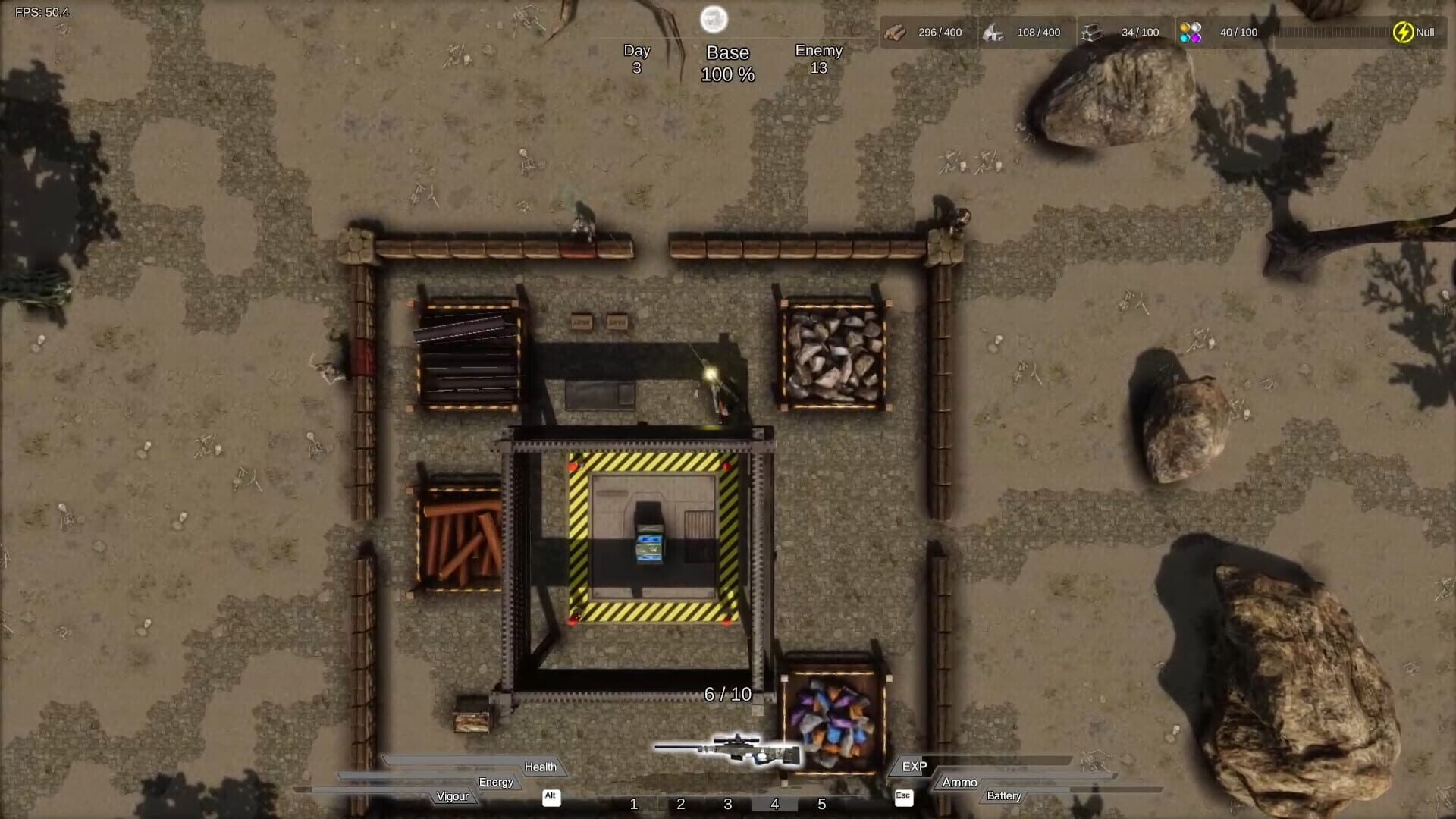This screenshot has height=819, width=1456.
Task: Toggle hotbar slot 4 selection
Action: [x=774, y=805]
